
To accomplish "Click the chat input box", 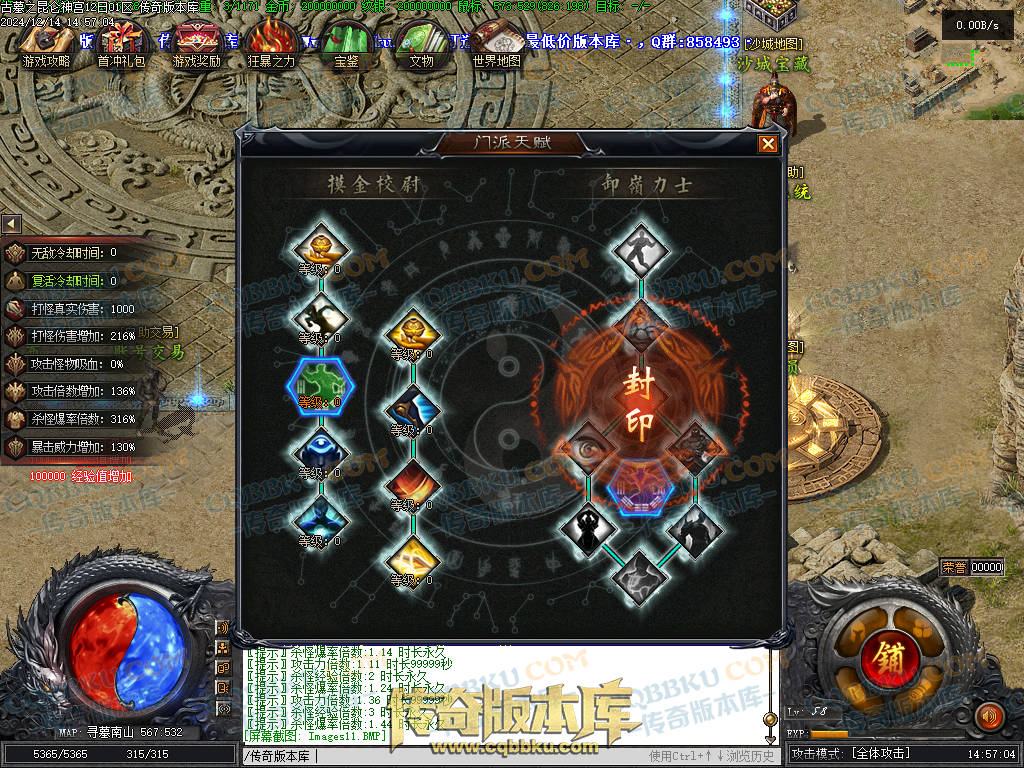I will coord(440,756).
